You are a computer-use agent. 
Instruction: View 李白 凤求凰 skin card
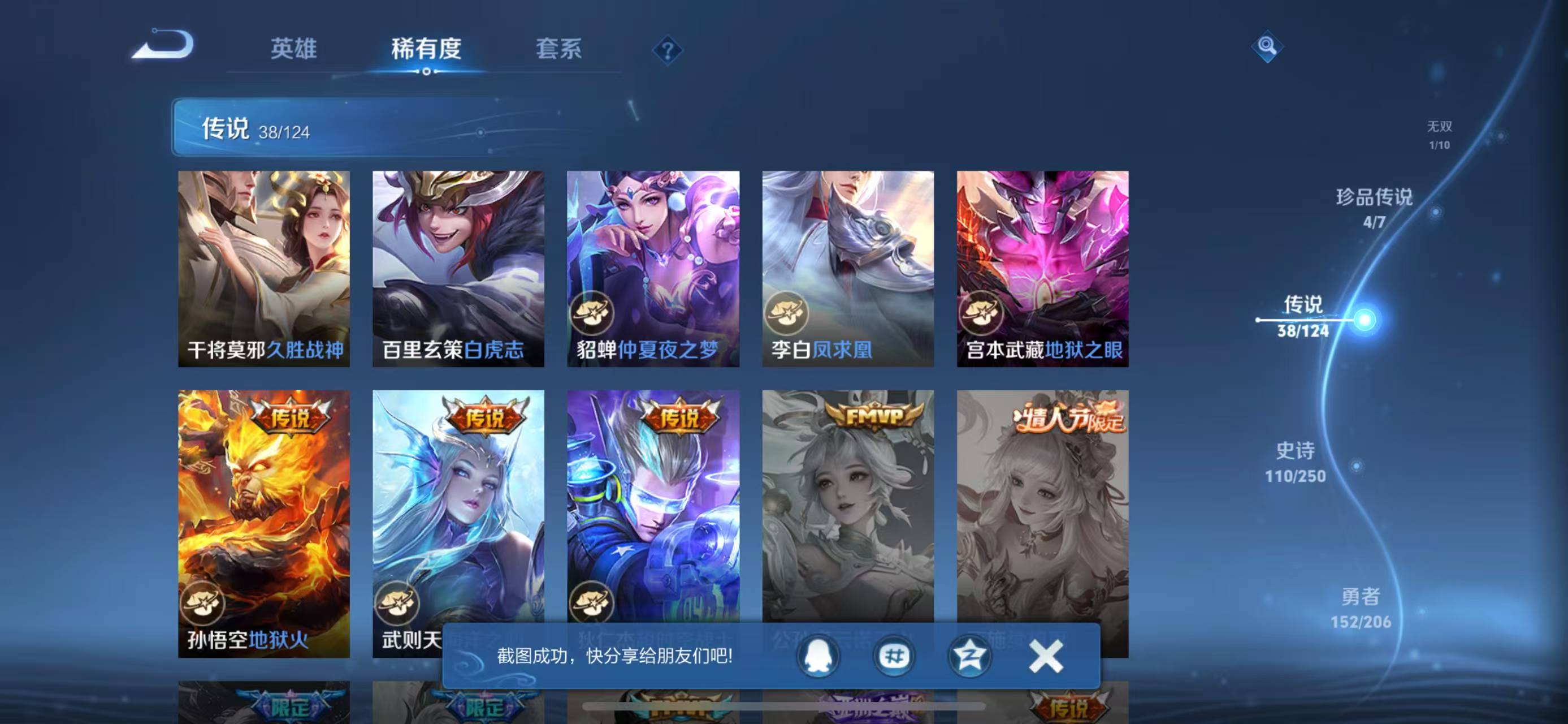848,269
